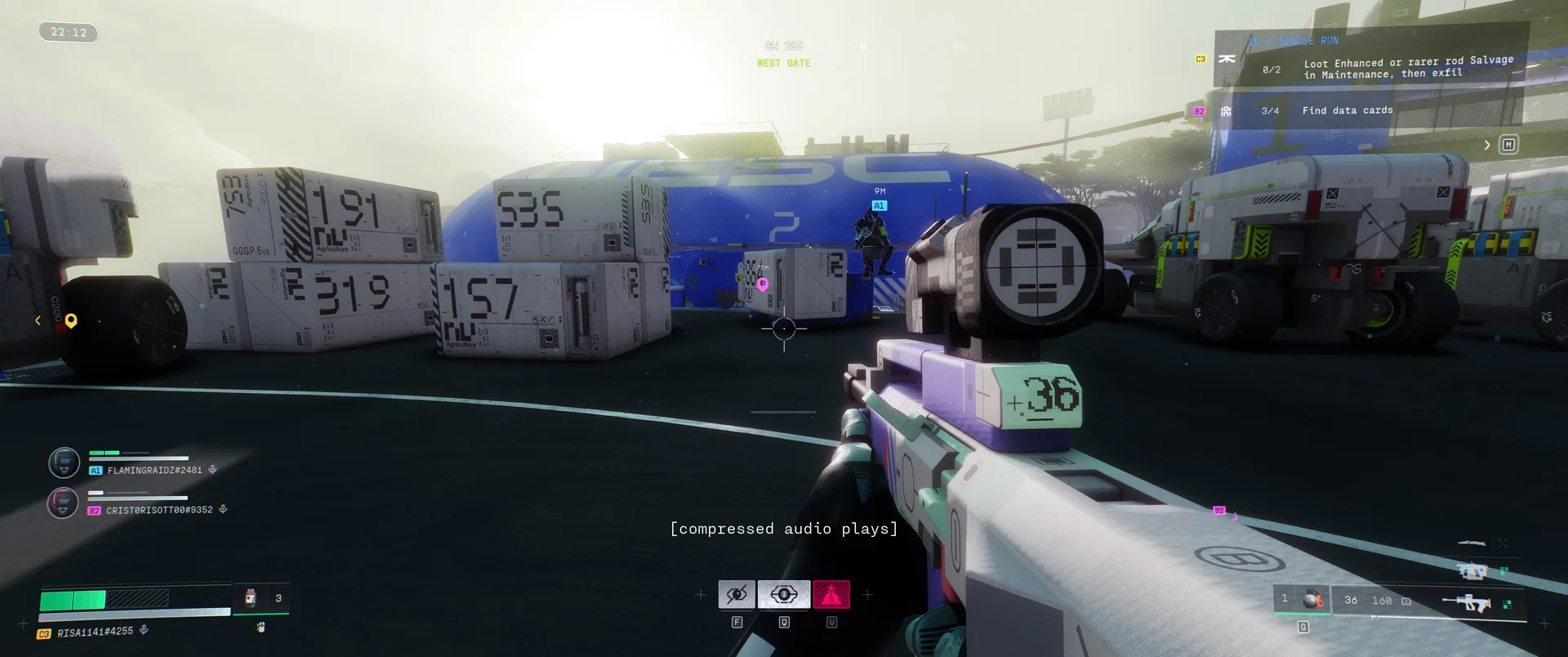Image resolution: width=1568 pixels, height=657 pixels.
Task: Click CRIST0RISOTT00#9352 squad portrait
Action: tap(64, 503)
